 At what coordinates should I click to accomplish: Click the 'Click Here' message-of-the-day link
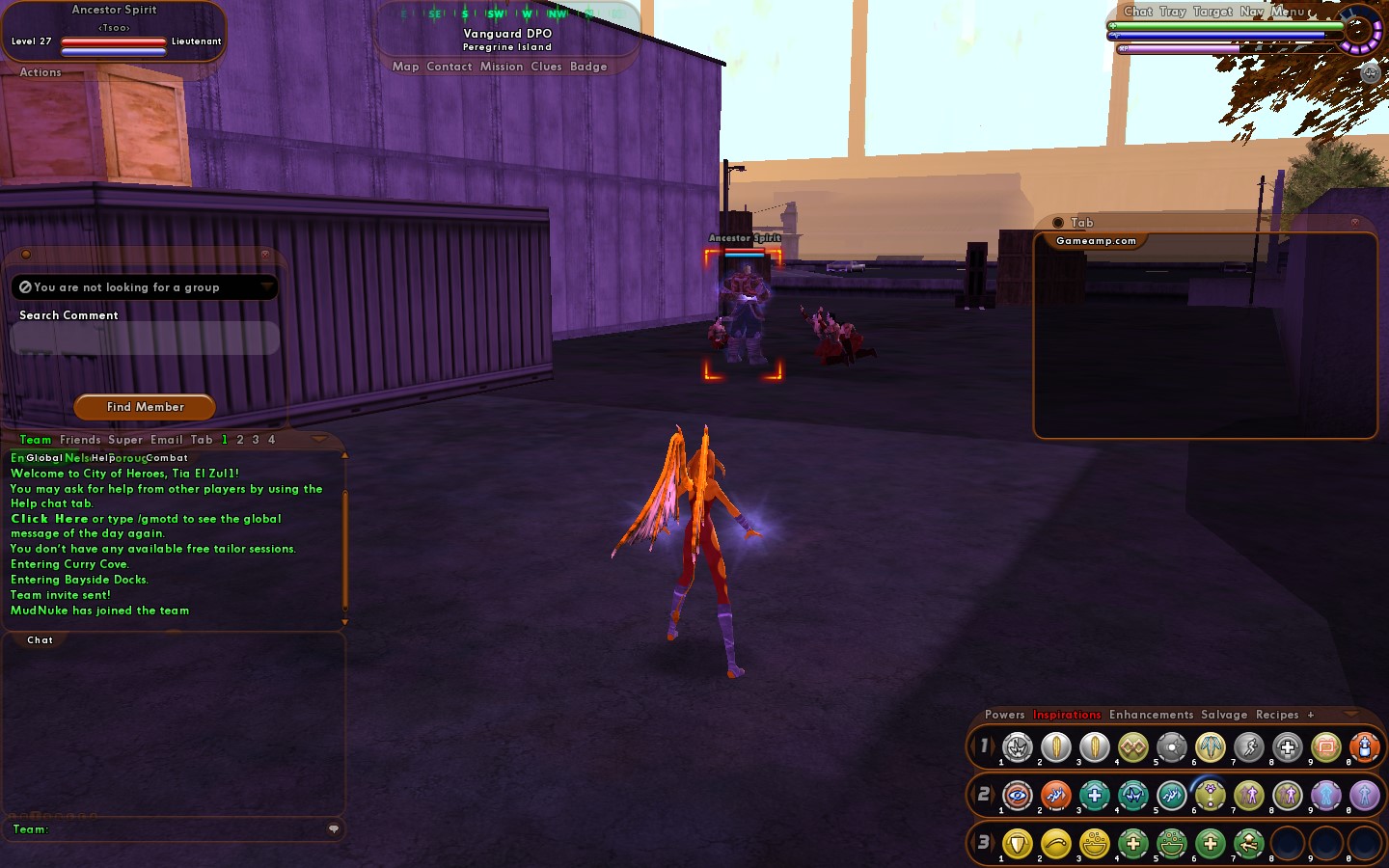pos(49,519)
